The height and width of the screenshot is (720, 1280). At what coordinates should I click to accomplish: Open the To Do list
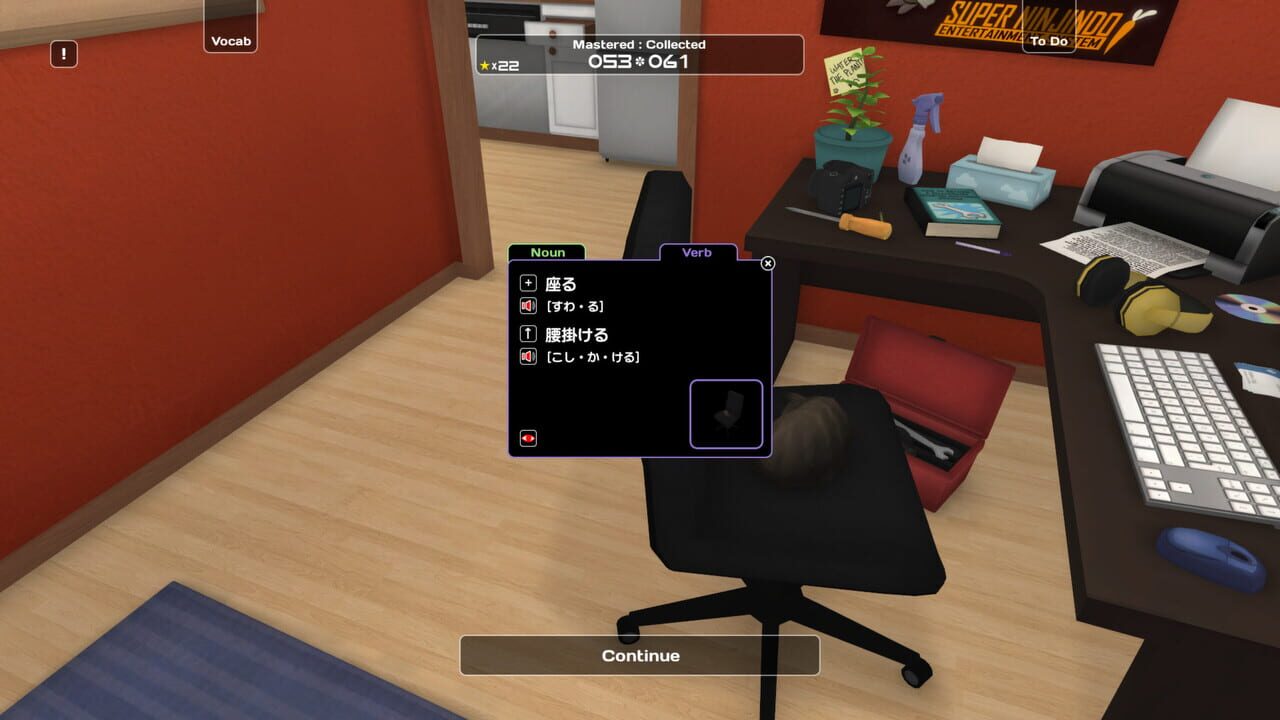pyautogui.click(x=1049, y=41)
